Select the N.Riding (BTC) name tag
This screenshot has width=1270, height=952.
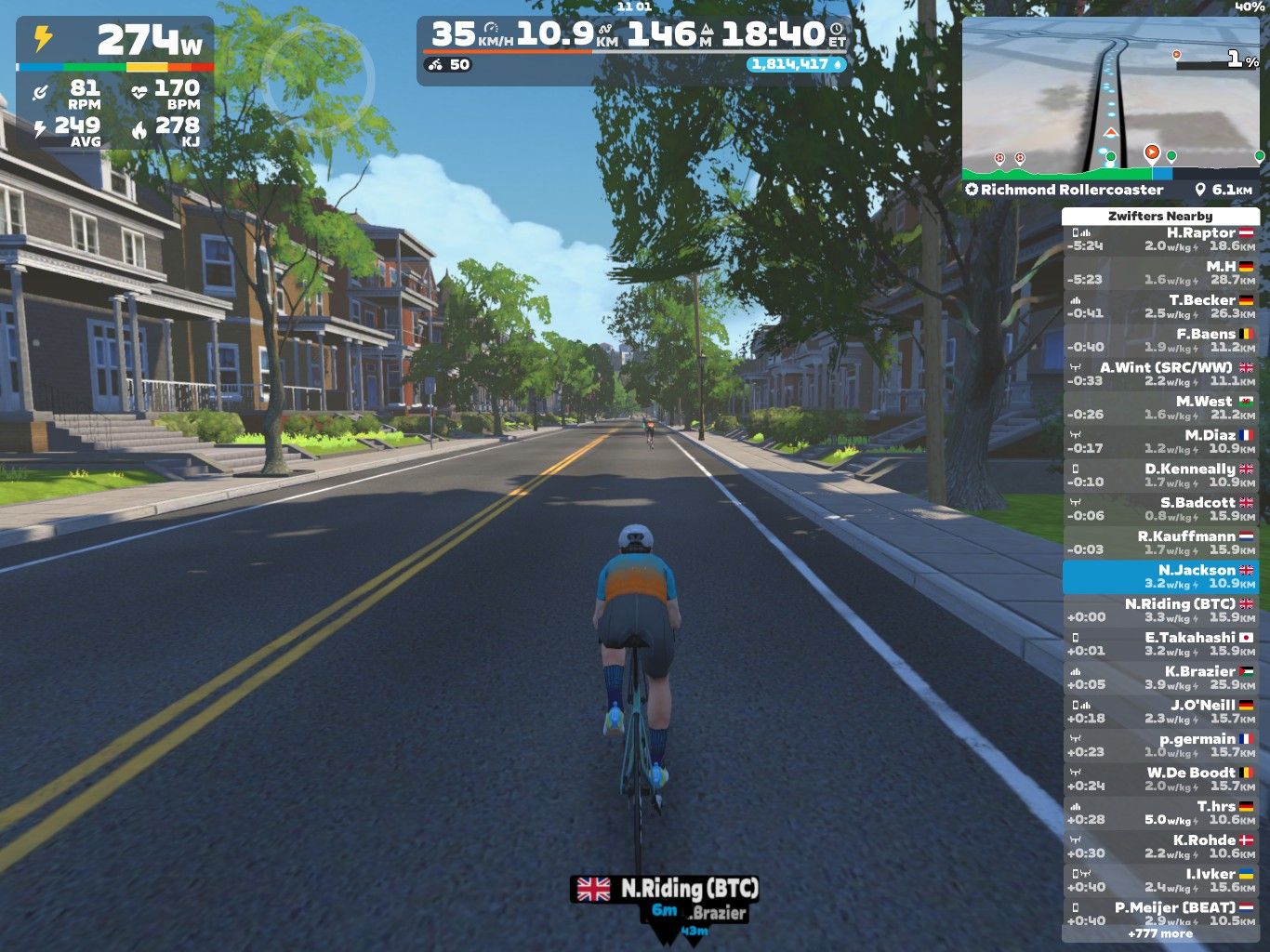[666, 889]
